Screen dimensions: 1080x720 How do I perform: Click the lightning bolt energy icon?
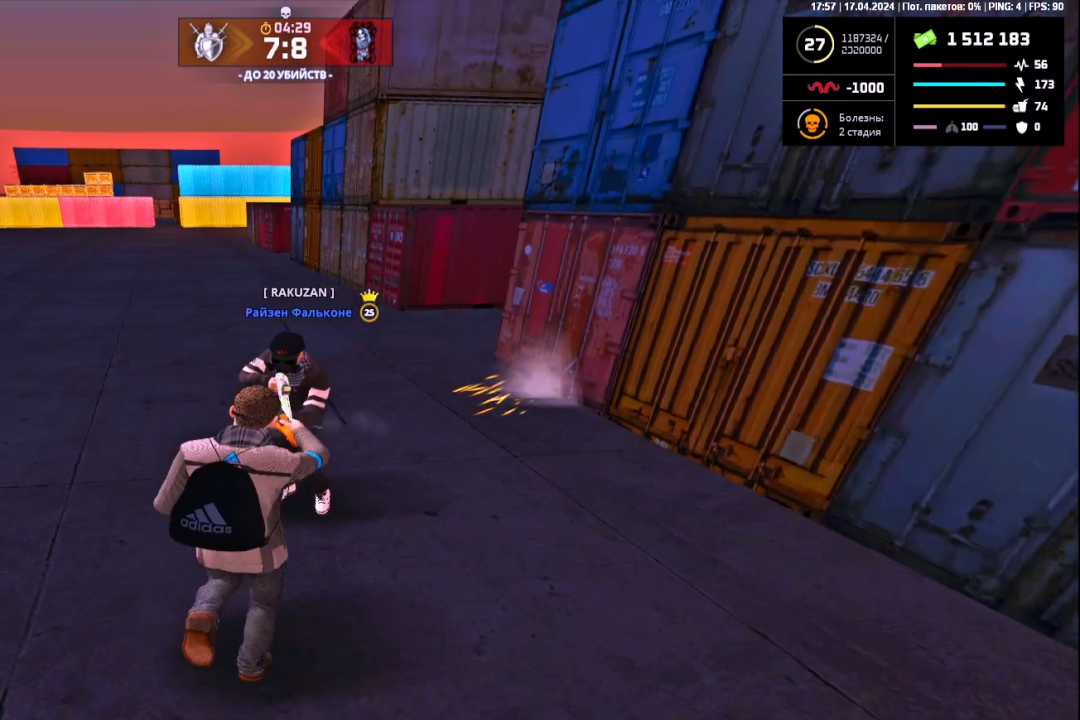1020,85
